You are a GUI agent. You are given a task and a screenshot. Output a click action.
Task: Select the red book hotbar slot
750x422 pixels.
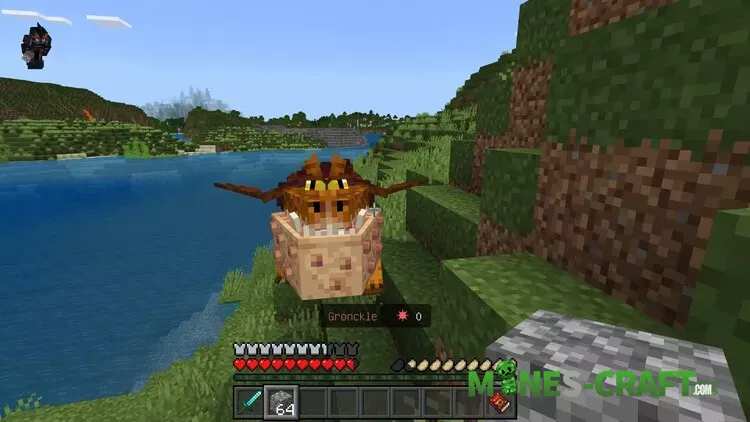498,402
